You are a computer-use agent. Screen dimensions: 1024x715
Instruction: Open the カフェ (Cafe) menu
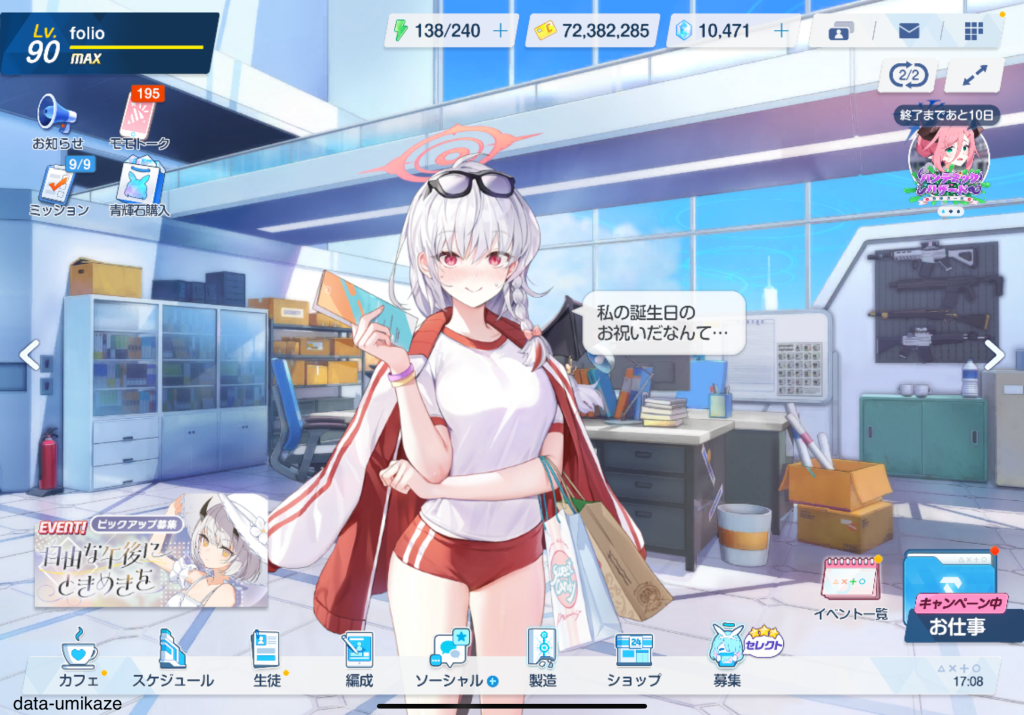79,658
